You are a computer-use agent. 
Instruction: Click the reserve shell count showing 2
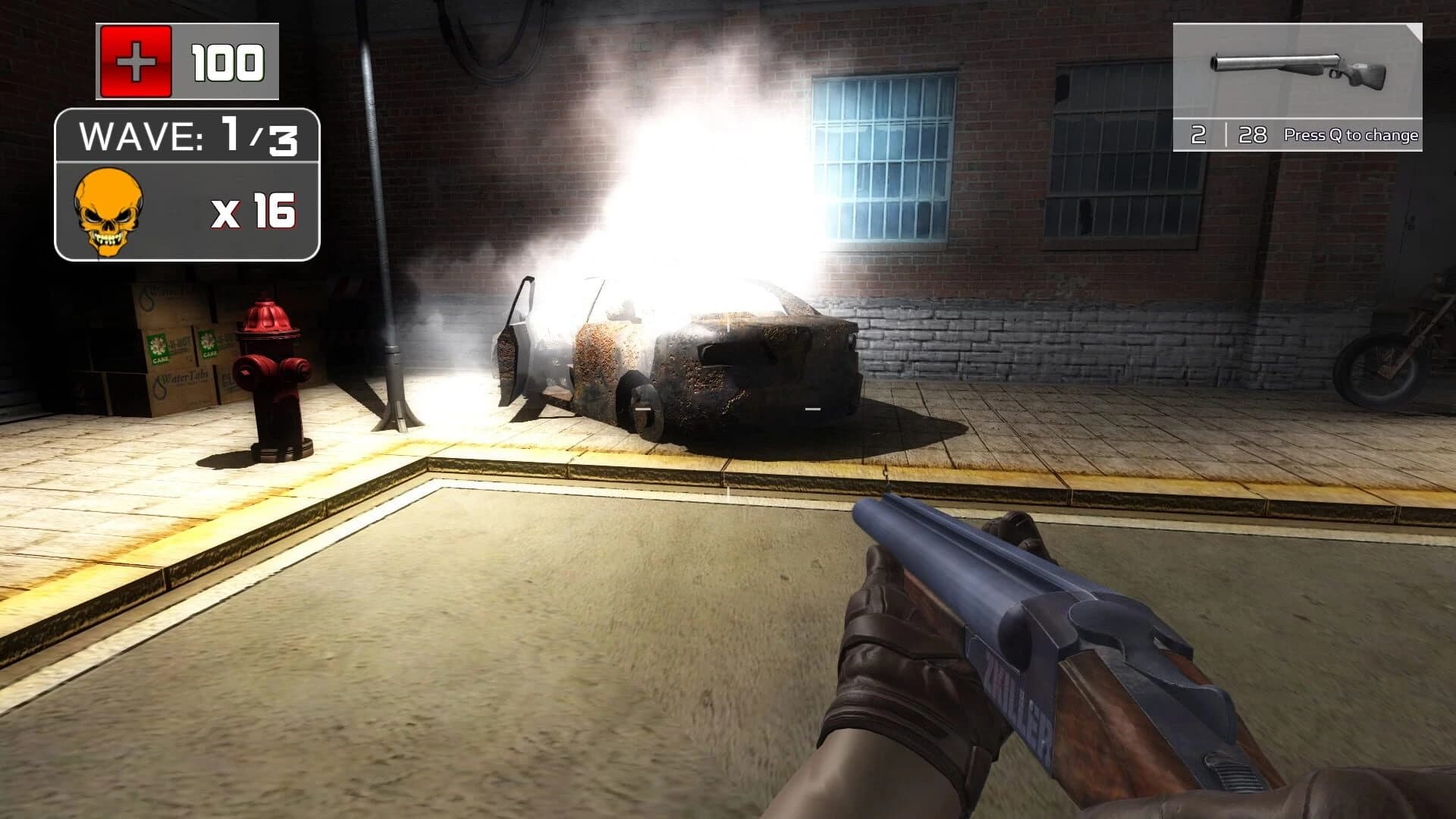coord(1198,133)
